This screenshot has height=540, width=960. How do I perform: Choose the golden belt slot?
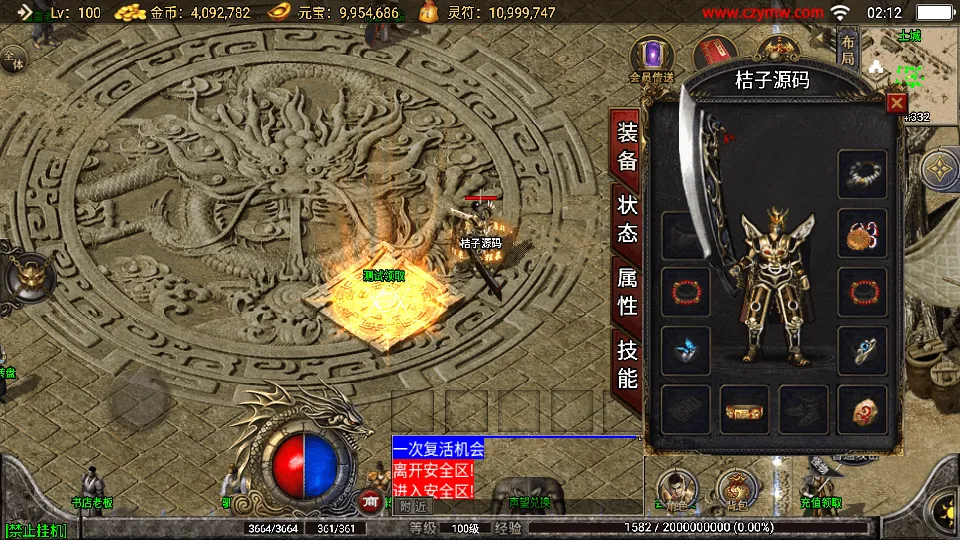745,410
